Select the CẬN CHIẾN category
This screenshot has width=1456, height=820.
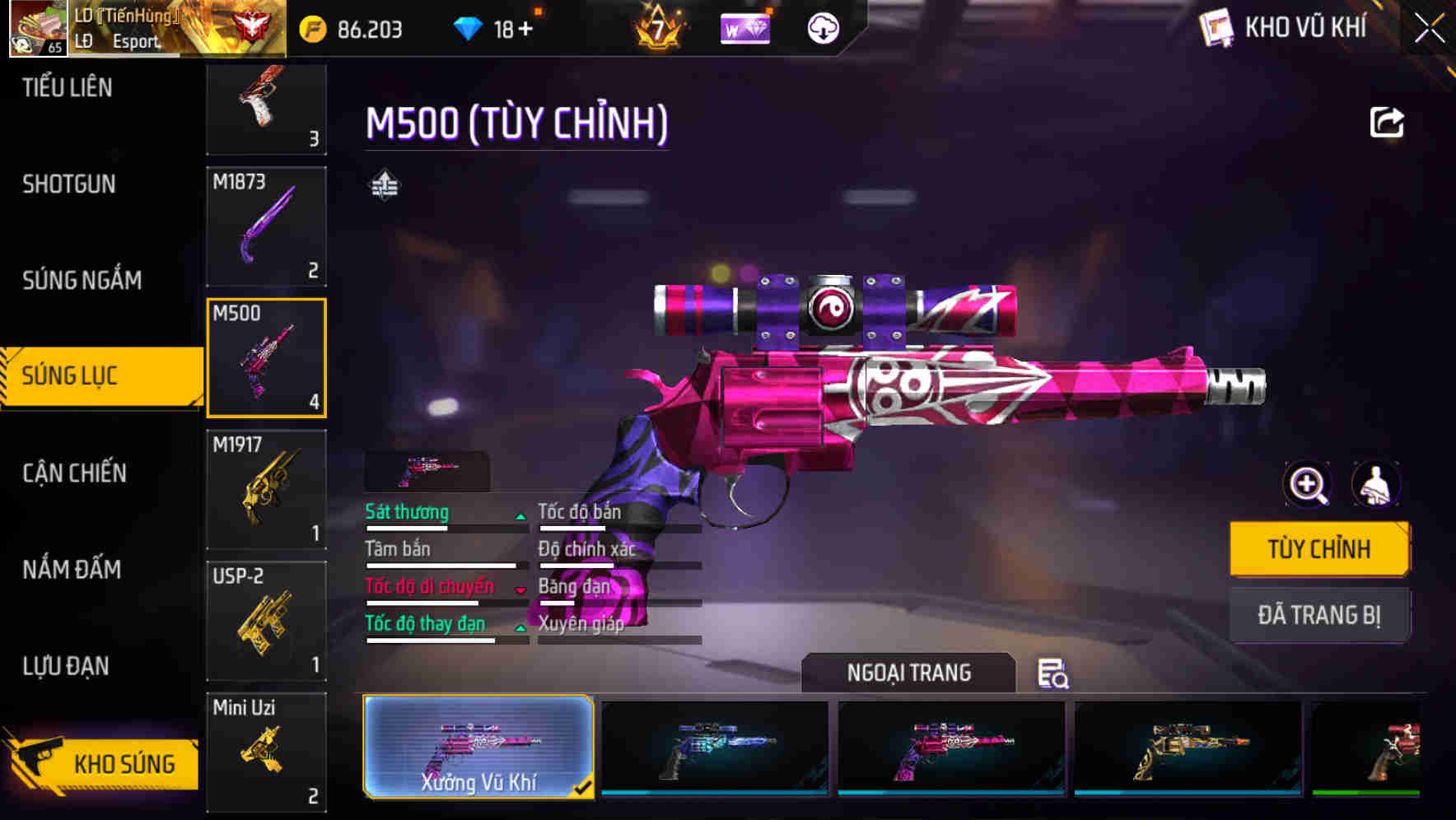tap(72, 473)
